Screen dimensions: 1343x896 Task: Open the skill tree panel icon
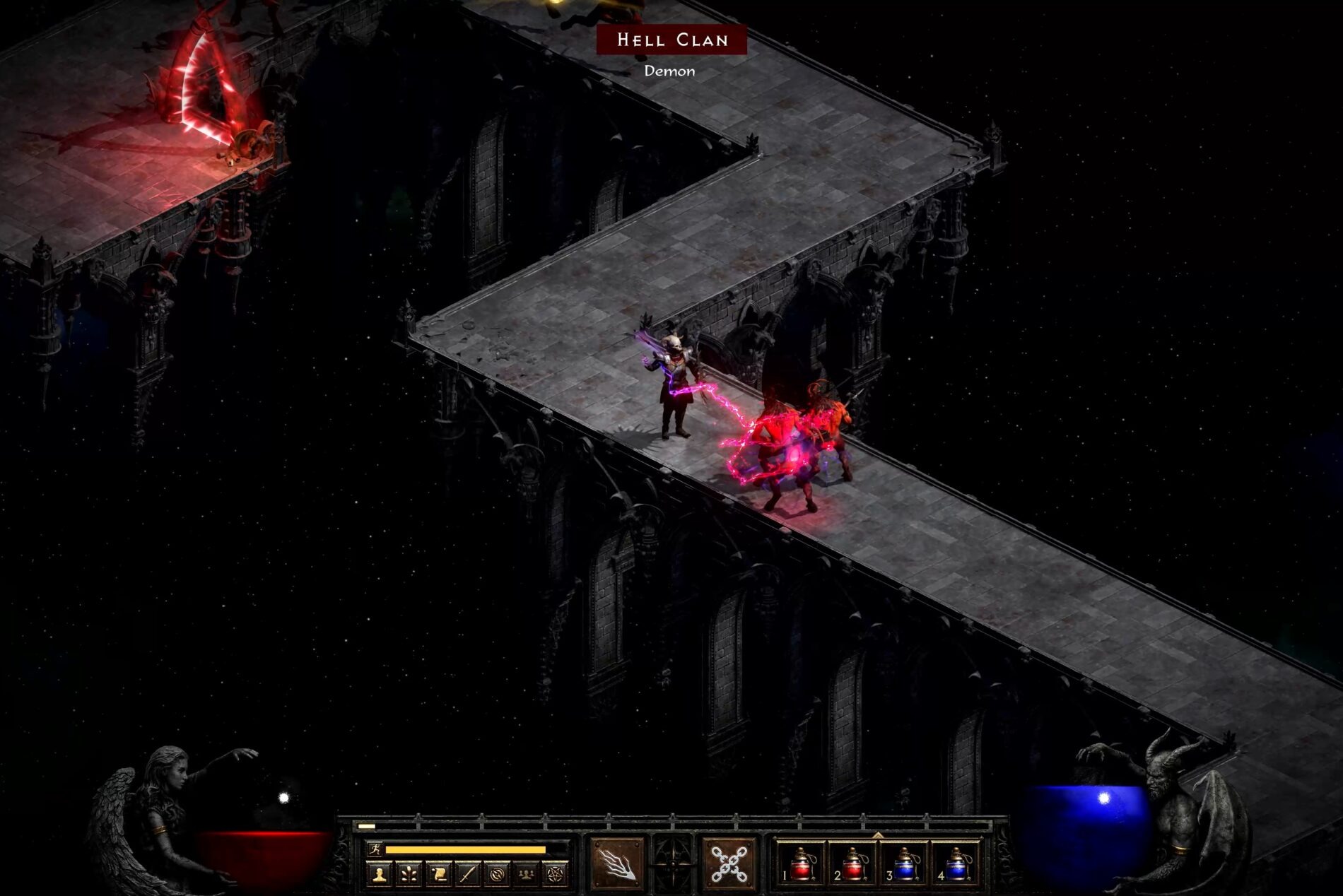pyautogui.click(x=408, y=873)
